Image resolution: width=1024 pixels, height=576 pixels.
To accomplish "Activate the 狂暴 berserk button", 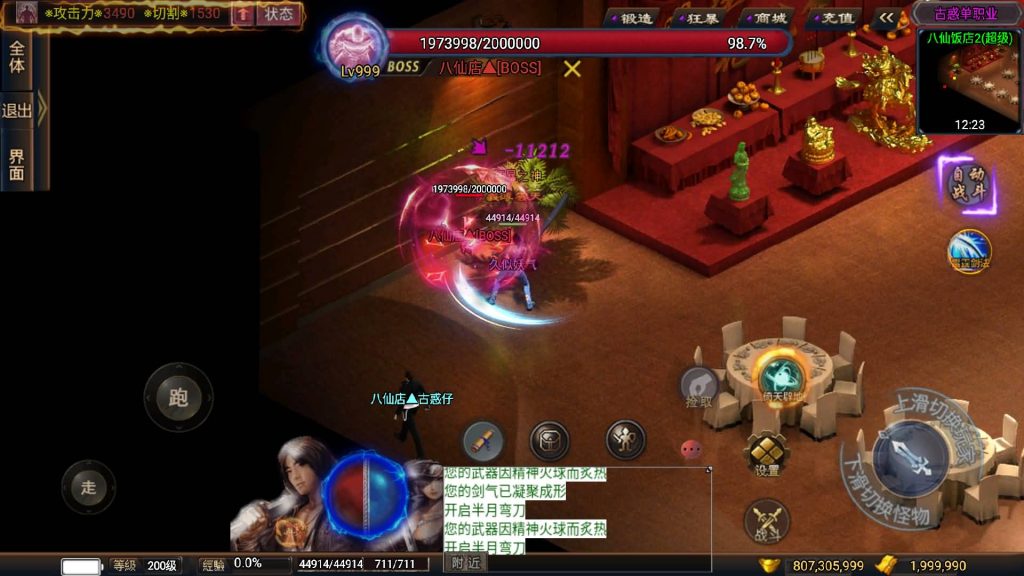I will click(x=703, y=17).
